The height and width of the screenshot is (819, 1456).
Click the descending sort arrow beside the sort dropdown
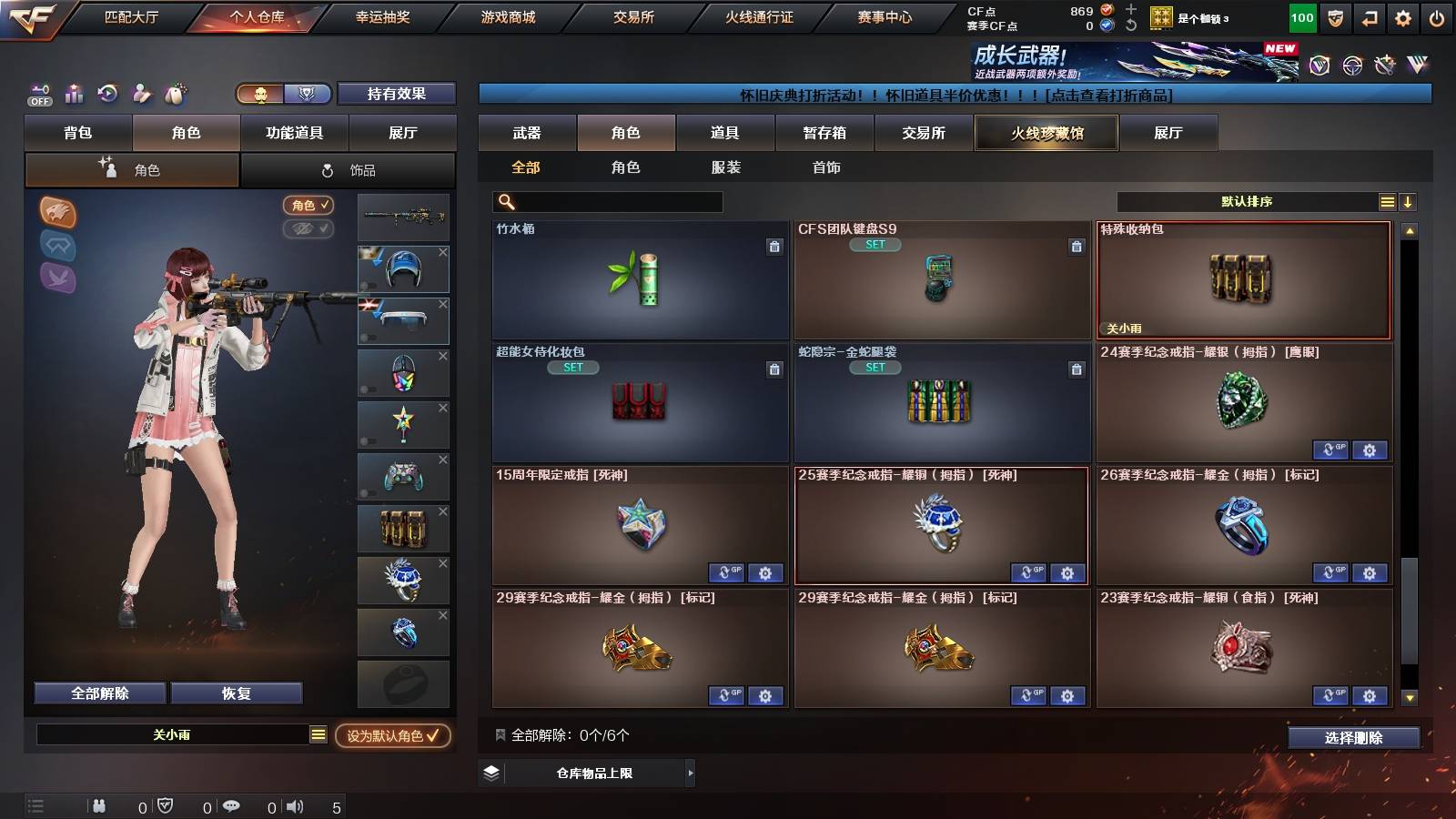(x=1410, y=201)
